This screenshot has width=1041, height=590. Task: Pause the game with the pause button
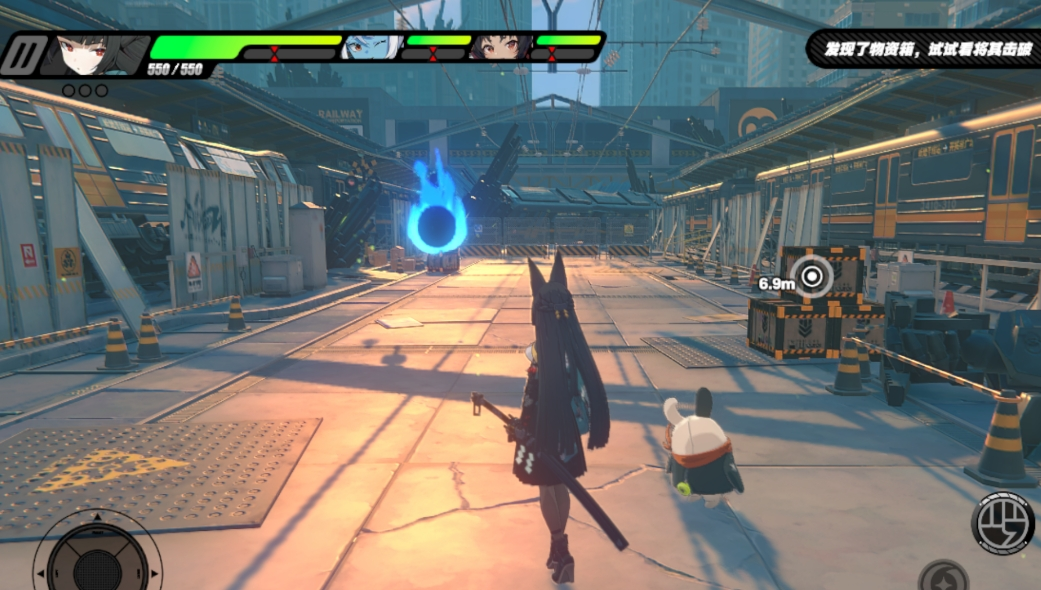point(25,55)
